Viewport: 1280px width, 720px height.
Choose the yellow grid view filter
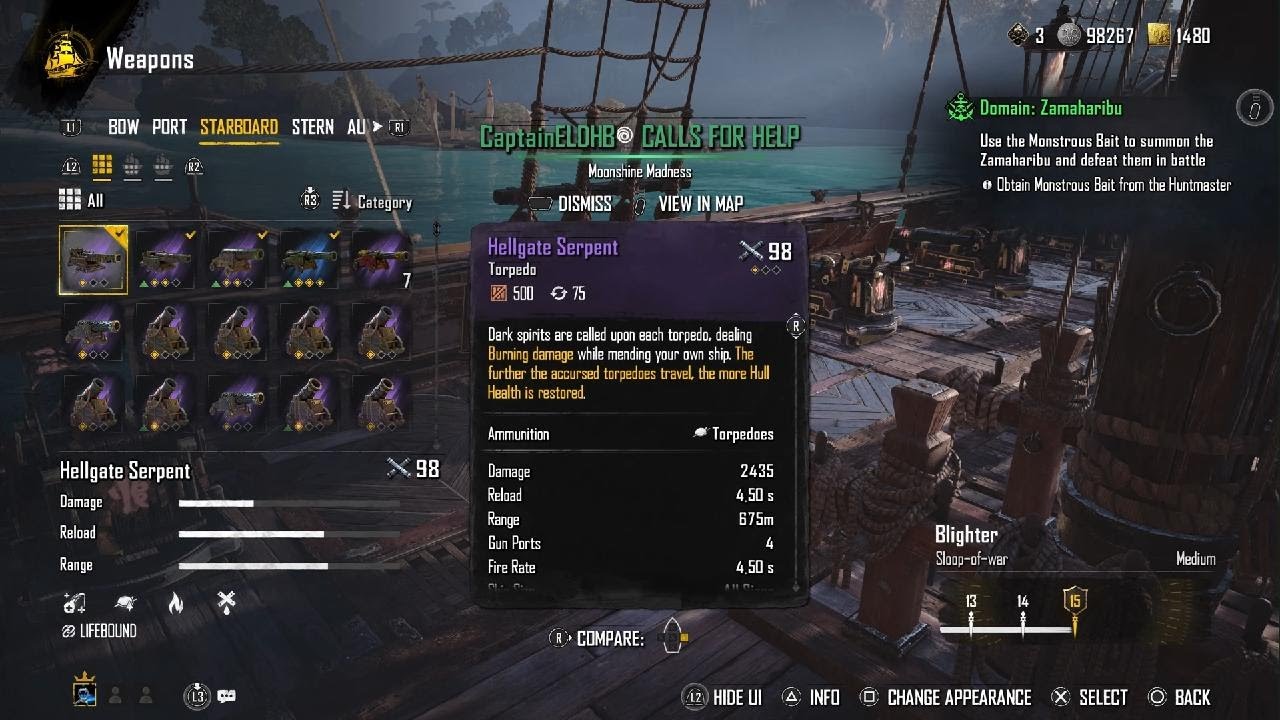[x=101, y=166]
